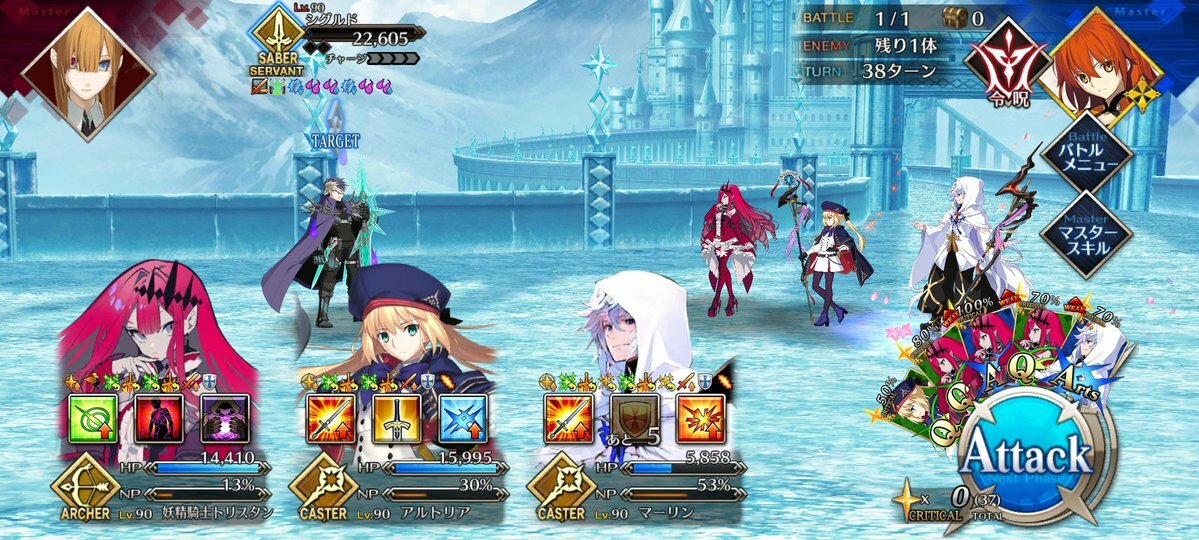Activate Altria's golden sword skill
Image resolution: width=1199 pixels, height=540 pixels.
click(396, 417)
